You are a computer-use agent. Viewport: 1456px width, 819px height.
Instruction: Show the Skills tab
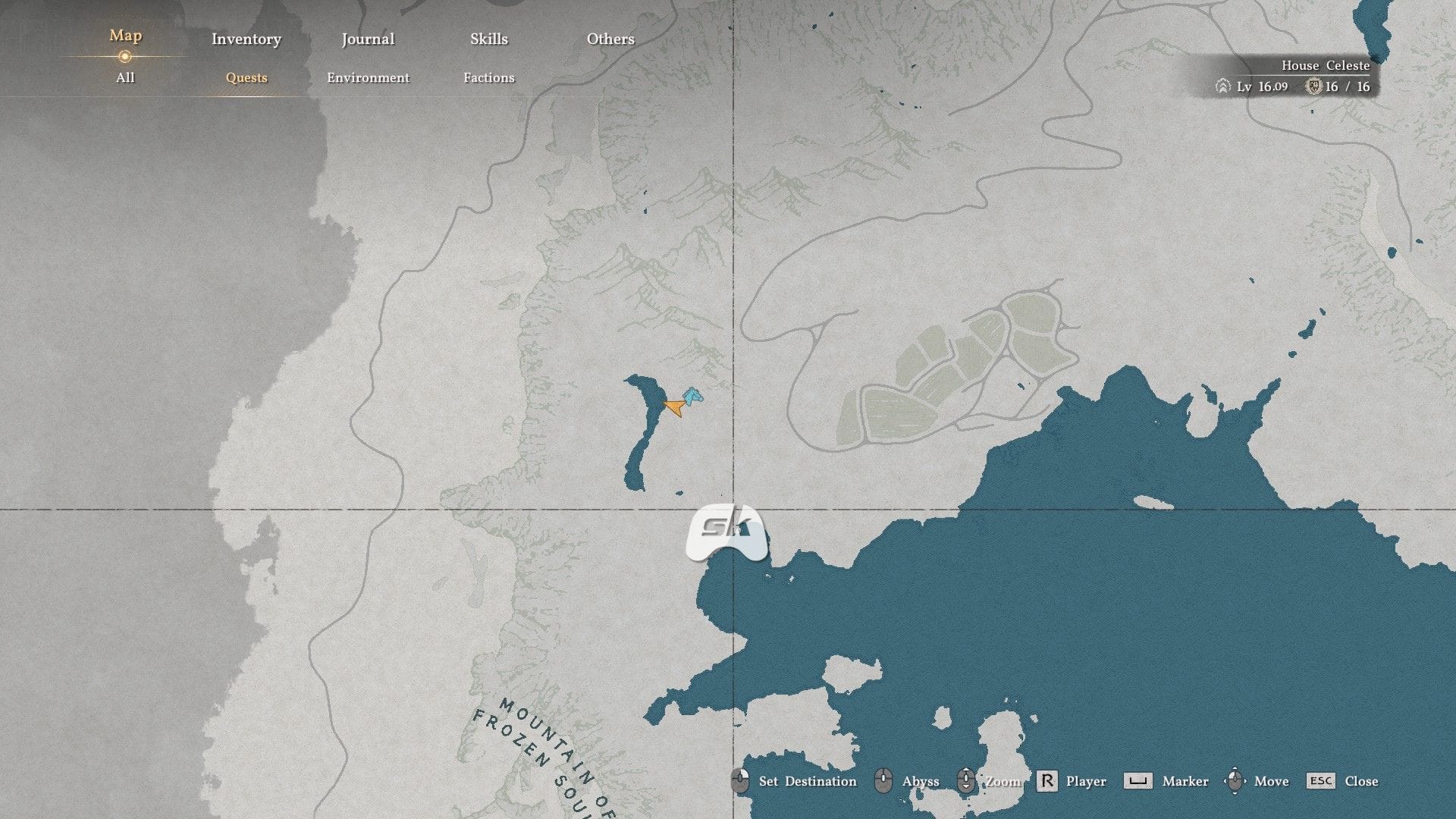click(489, 39)
